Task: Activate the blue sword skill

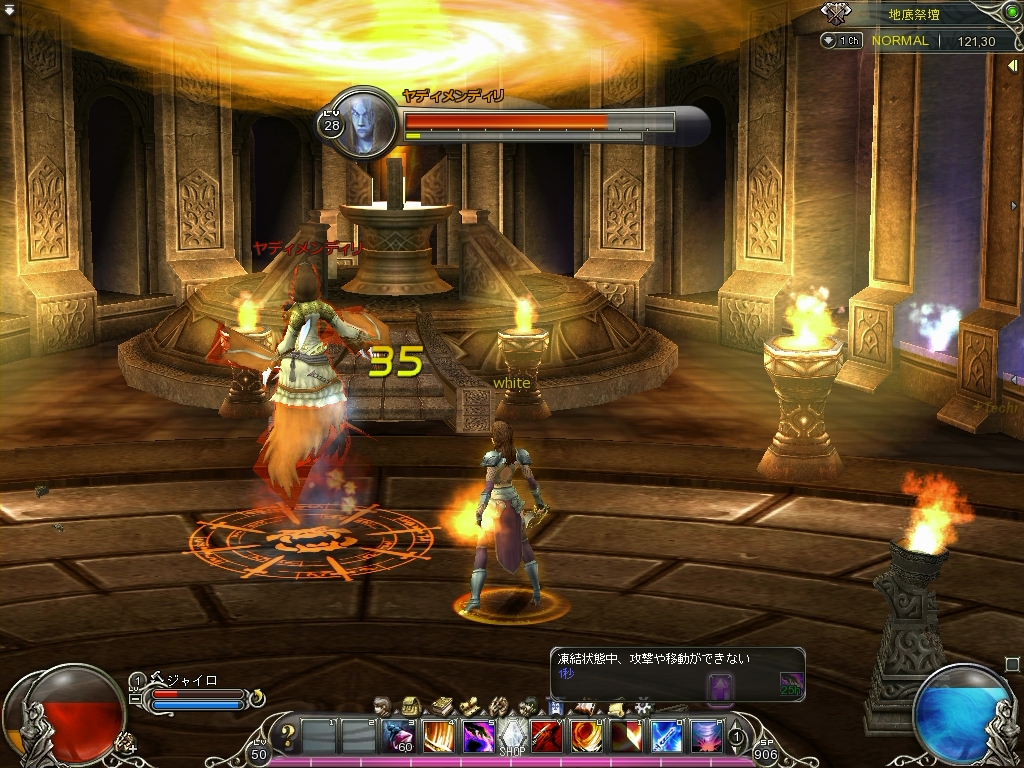Action: [x=667, y=737]
